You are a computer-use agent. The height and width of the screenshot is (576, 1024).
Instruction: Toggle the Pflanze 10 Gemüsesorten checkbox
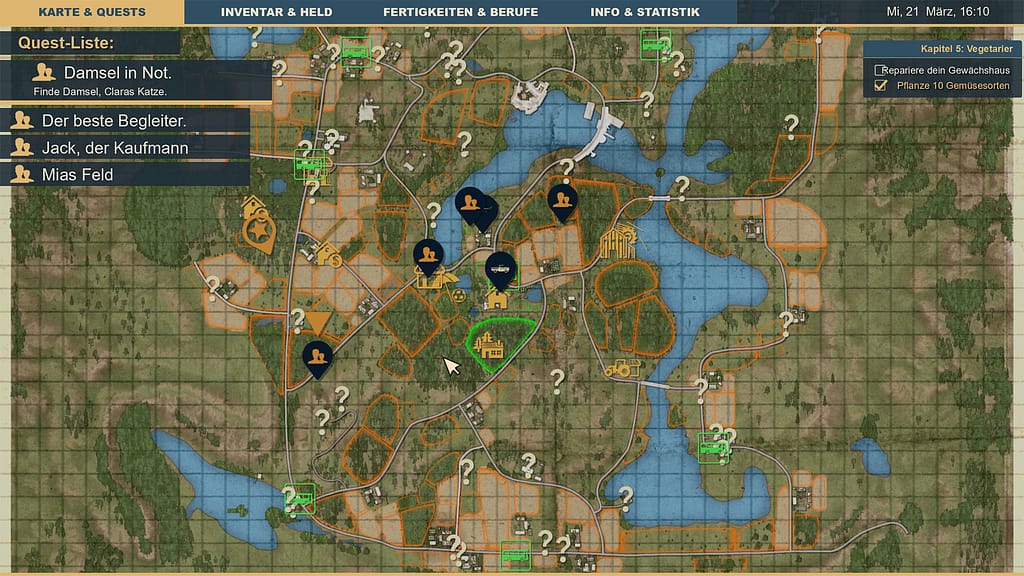(880, 86)
